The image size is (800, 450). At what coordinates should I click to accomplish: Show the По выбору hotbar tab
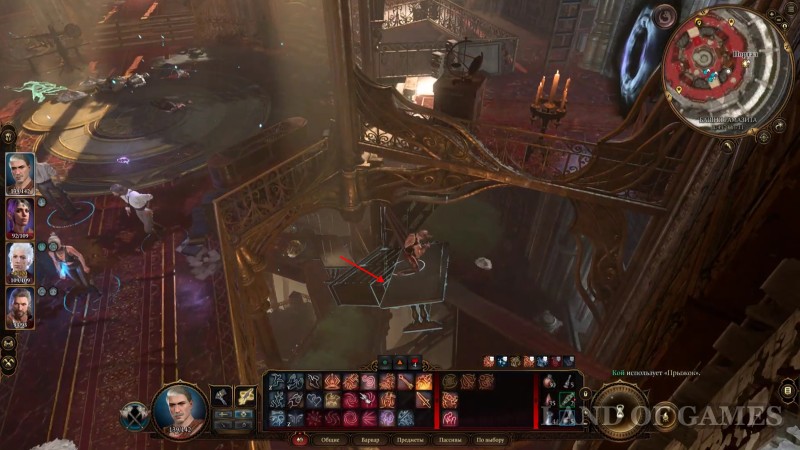(x=490, y=439)
